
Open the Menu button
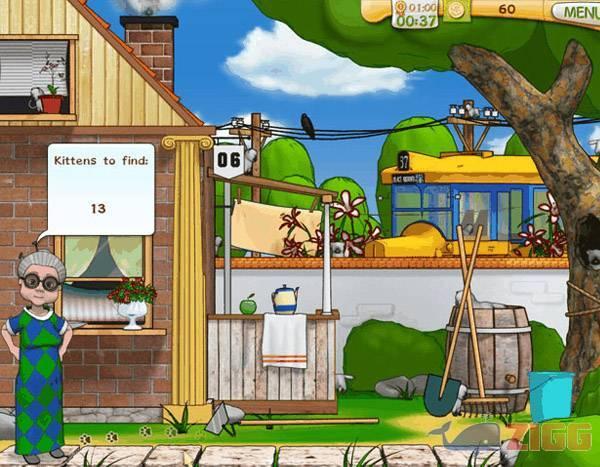(579, 11)
